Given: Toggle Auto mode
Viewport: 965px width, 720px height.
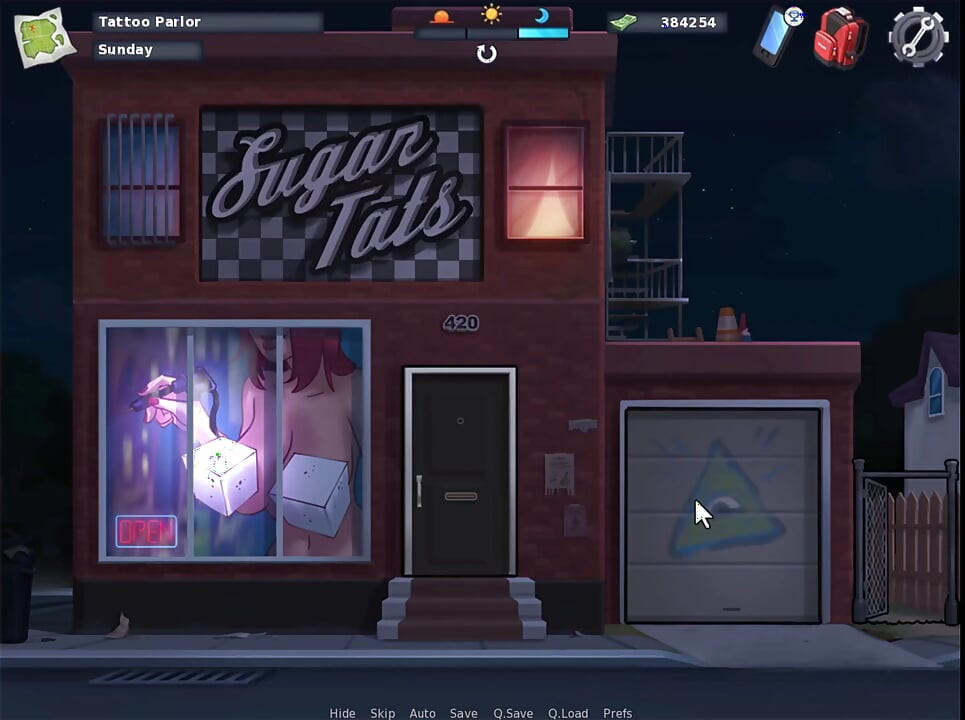Looking at the screenshot, I should [422, 713].
